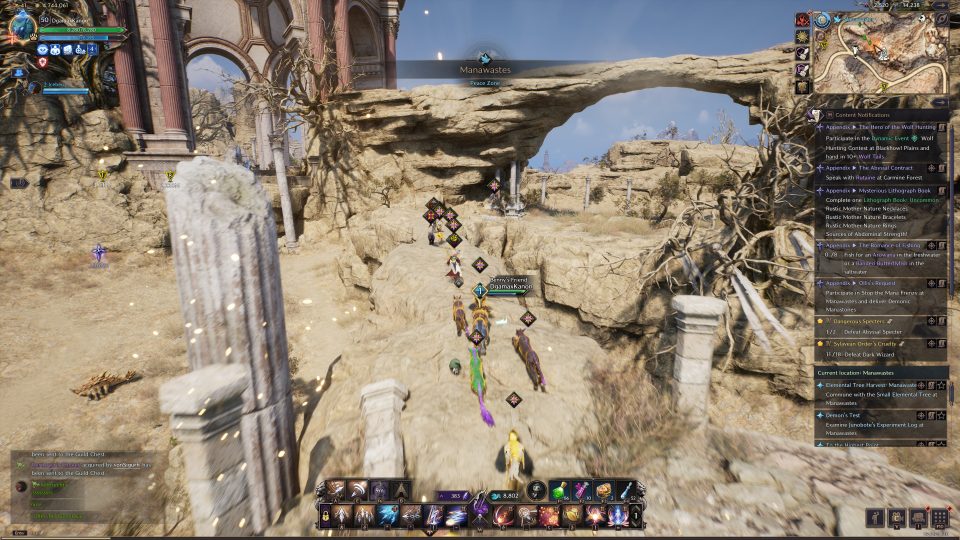Use the green potion item slot

click(x=560, y=490)
